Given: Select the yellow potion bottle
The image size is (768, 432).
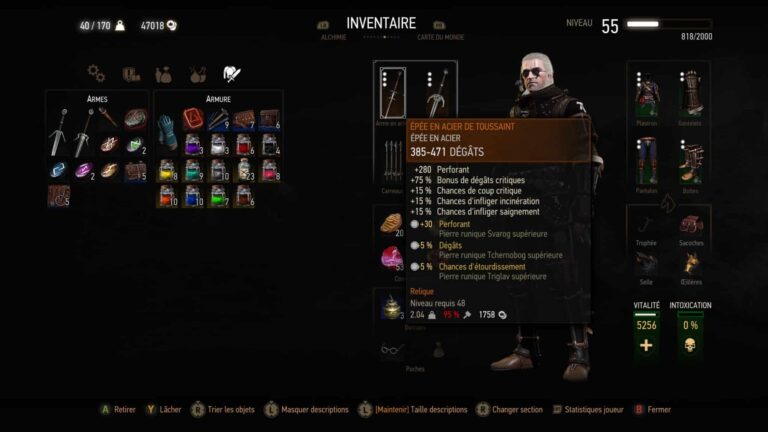Looking at the screenshot, I should coord(167,170).
